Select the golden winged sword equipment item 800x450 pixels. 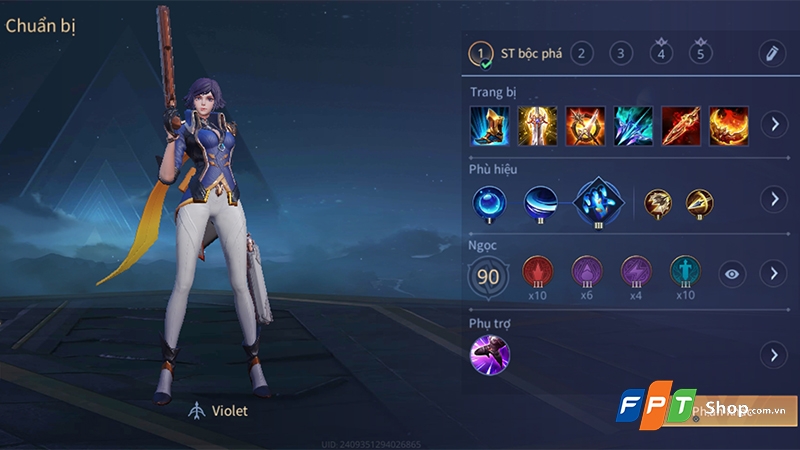(x=537, y=125)
